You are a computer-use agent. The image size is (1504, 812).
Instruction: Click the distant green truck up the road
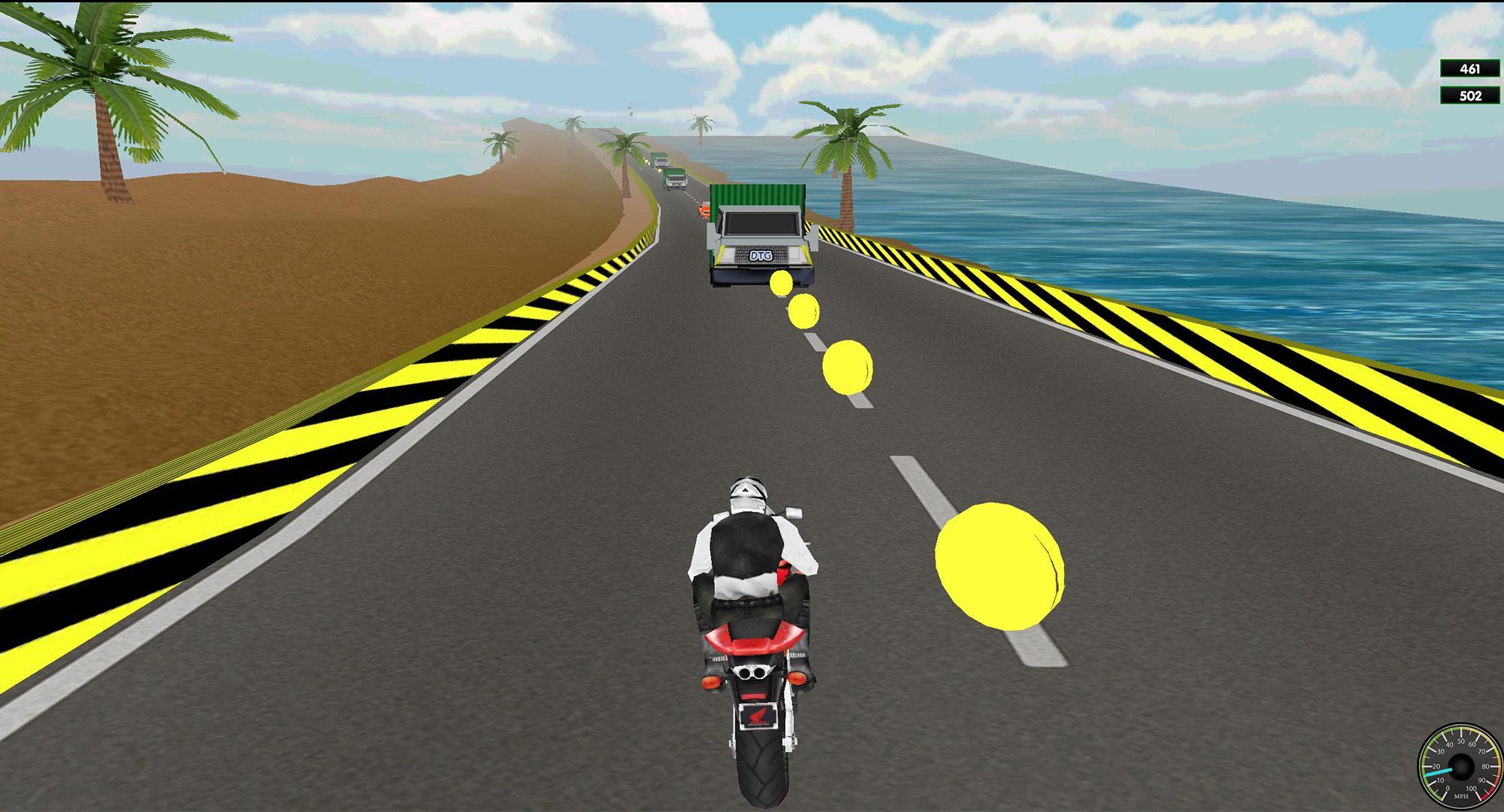click(x=675, y=179)
